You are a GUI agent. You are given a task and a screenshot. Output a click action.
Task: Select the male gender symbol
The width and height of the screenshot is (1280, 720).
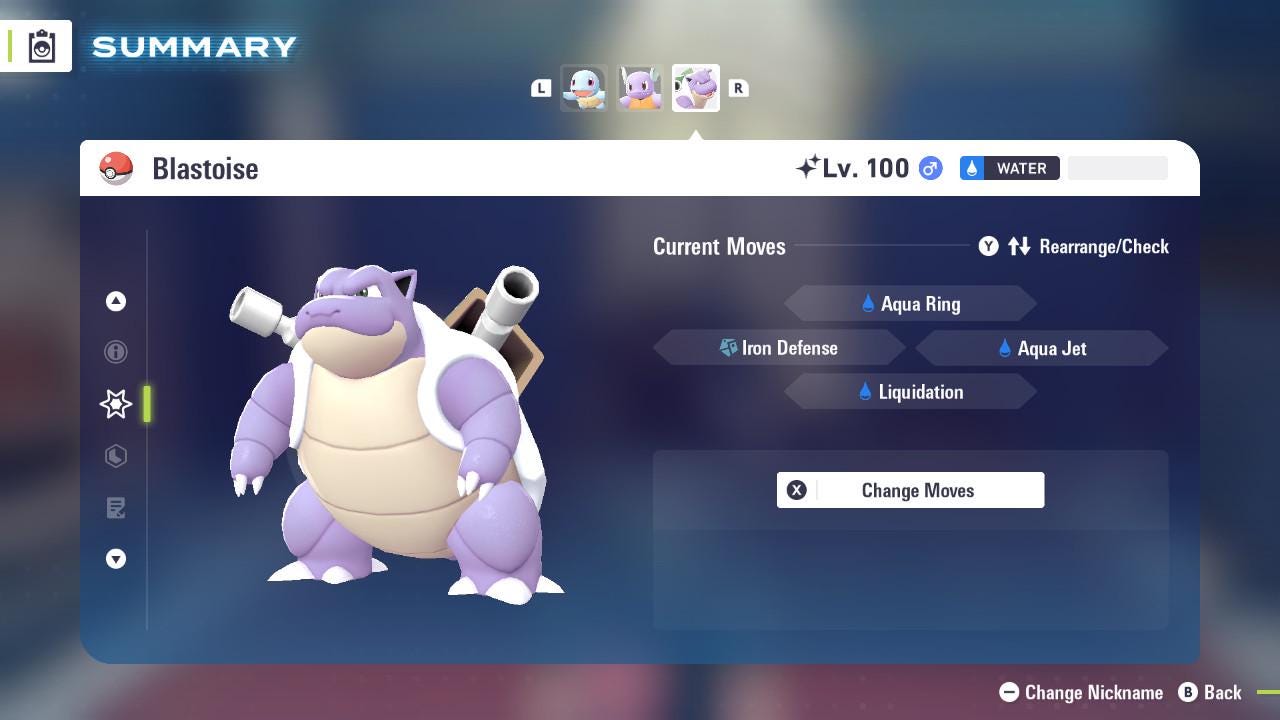coord(928,168)
